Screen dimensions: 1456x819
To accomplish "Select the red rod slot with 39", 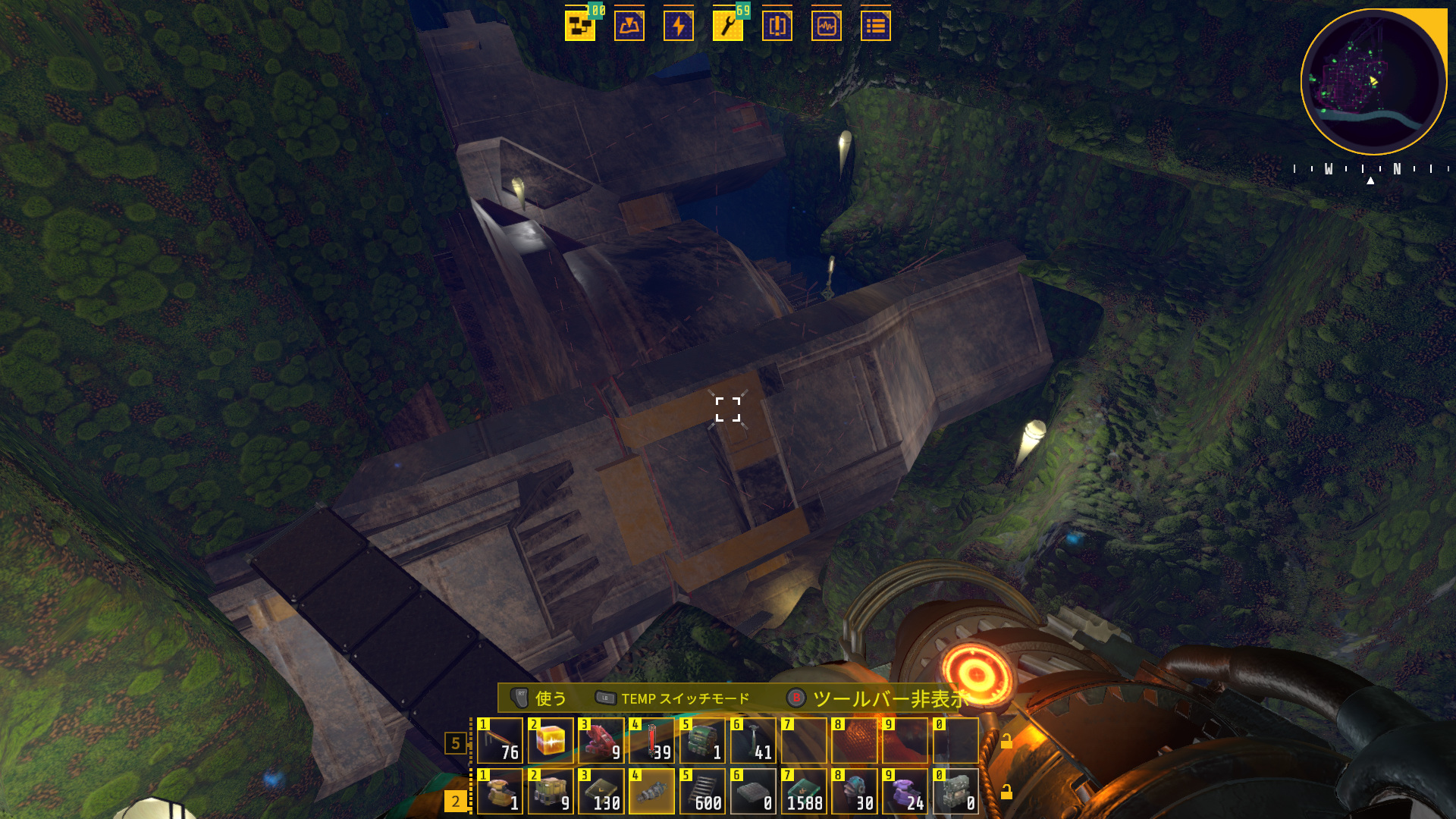I will click(x=652, y=740).
